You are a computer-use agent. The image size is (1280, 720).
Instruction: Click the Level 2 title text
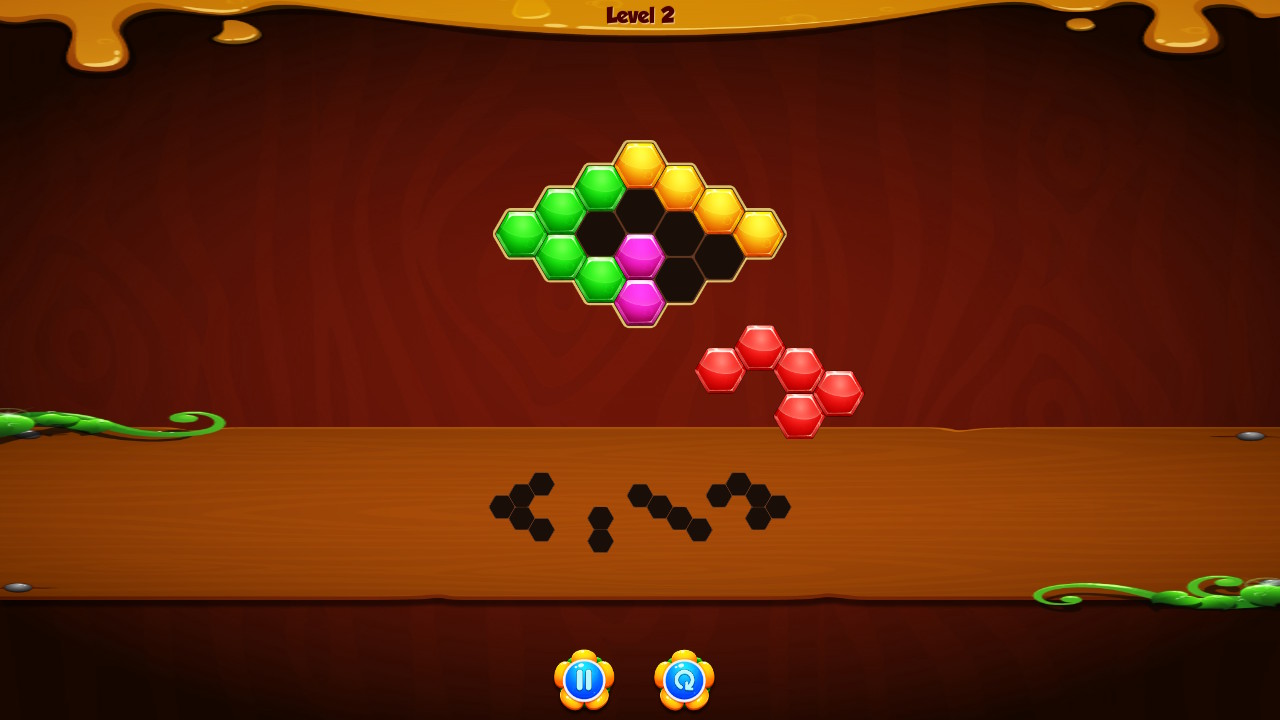(x=640, y=14)
